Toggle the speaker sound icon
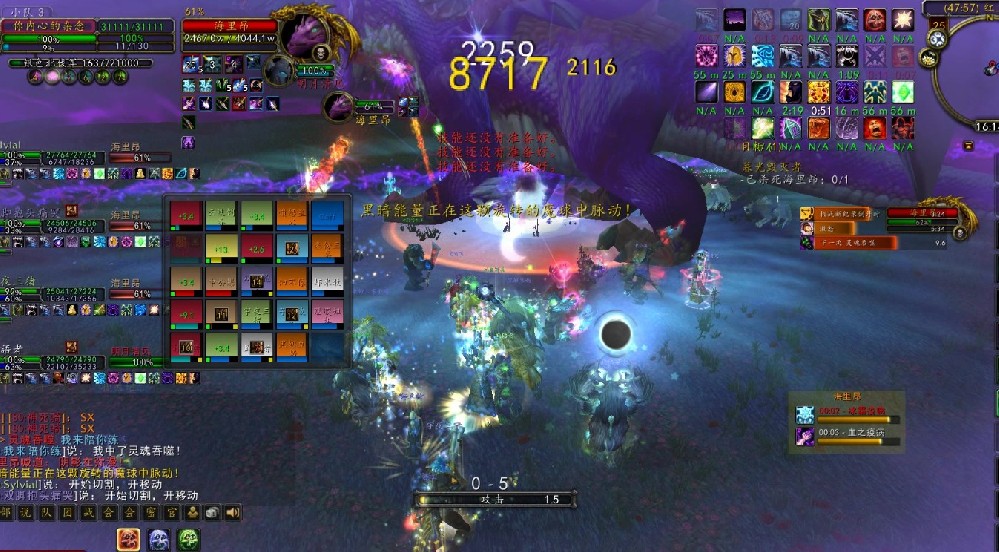The width and height of the screenshot is (999, 552). pyautogui.click(x=233, y=513)
